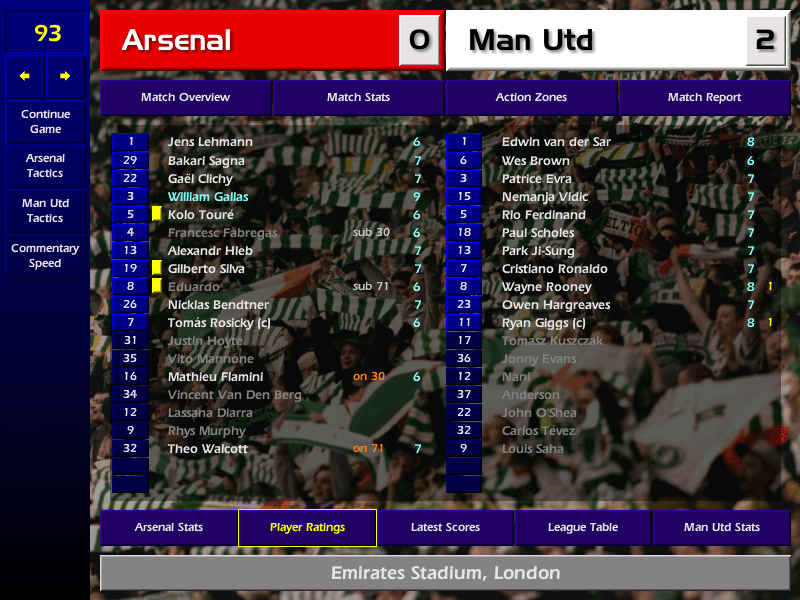This screenshot has height=600, width=800.
Task: Click the Man Utd team name header
Action: 595,40
